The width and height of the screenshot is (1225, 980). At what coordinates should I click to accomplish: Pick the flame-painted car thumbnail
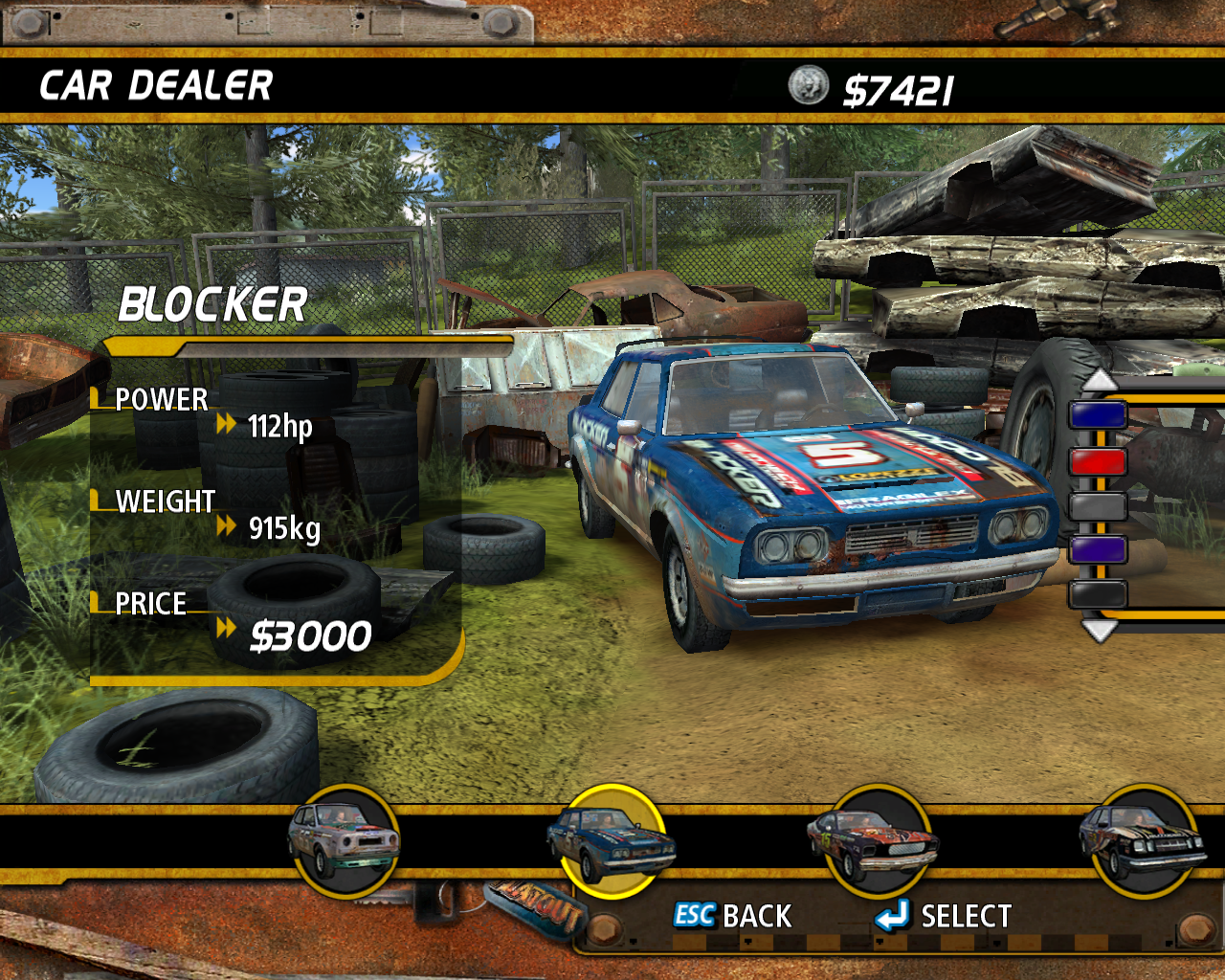click(871, 841)
